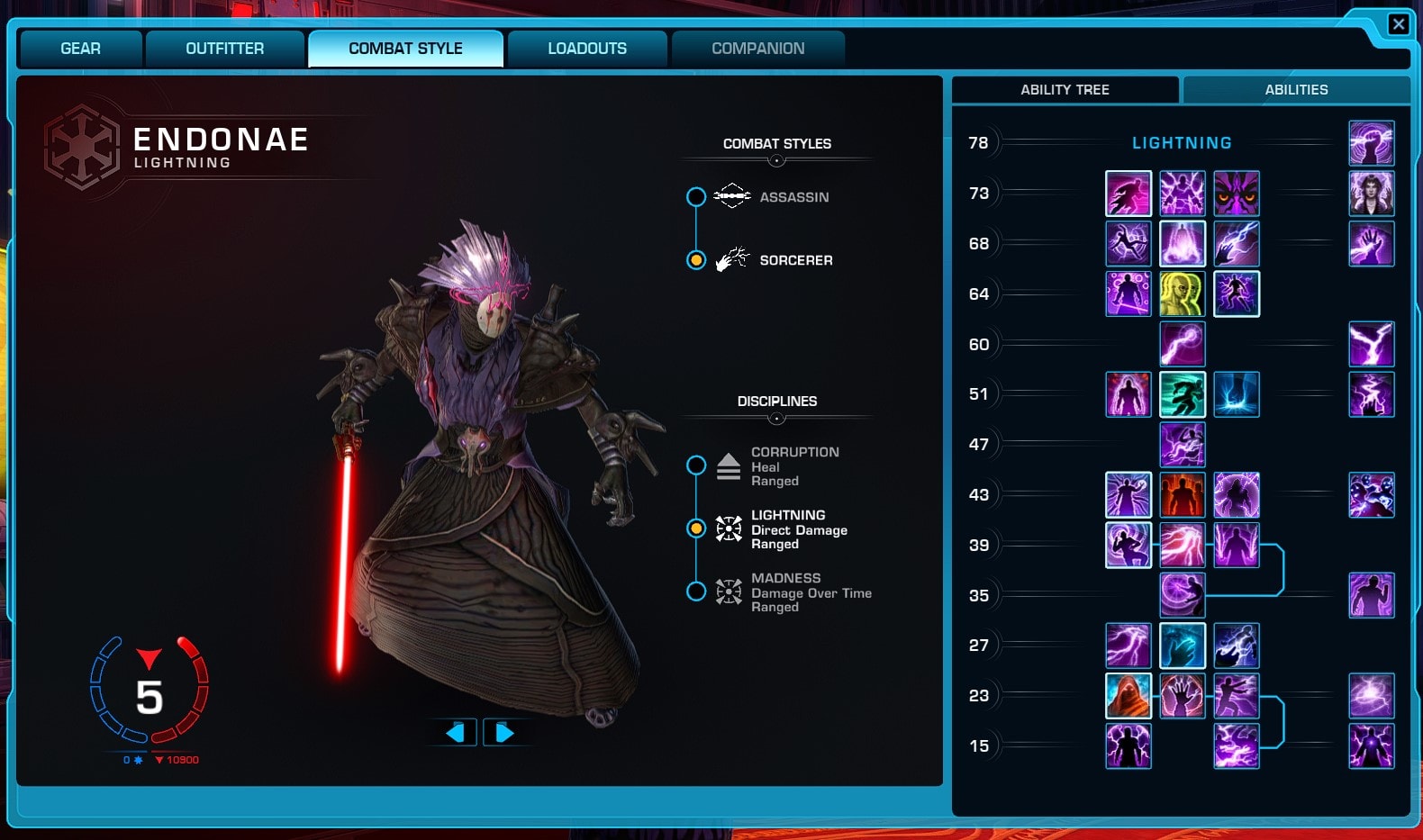Switch to the Abilities panel
The width and height of the screenshot is (1423, 840).
(1296, 90)
